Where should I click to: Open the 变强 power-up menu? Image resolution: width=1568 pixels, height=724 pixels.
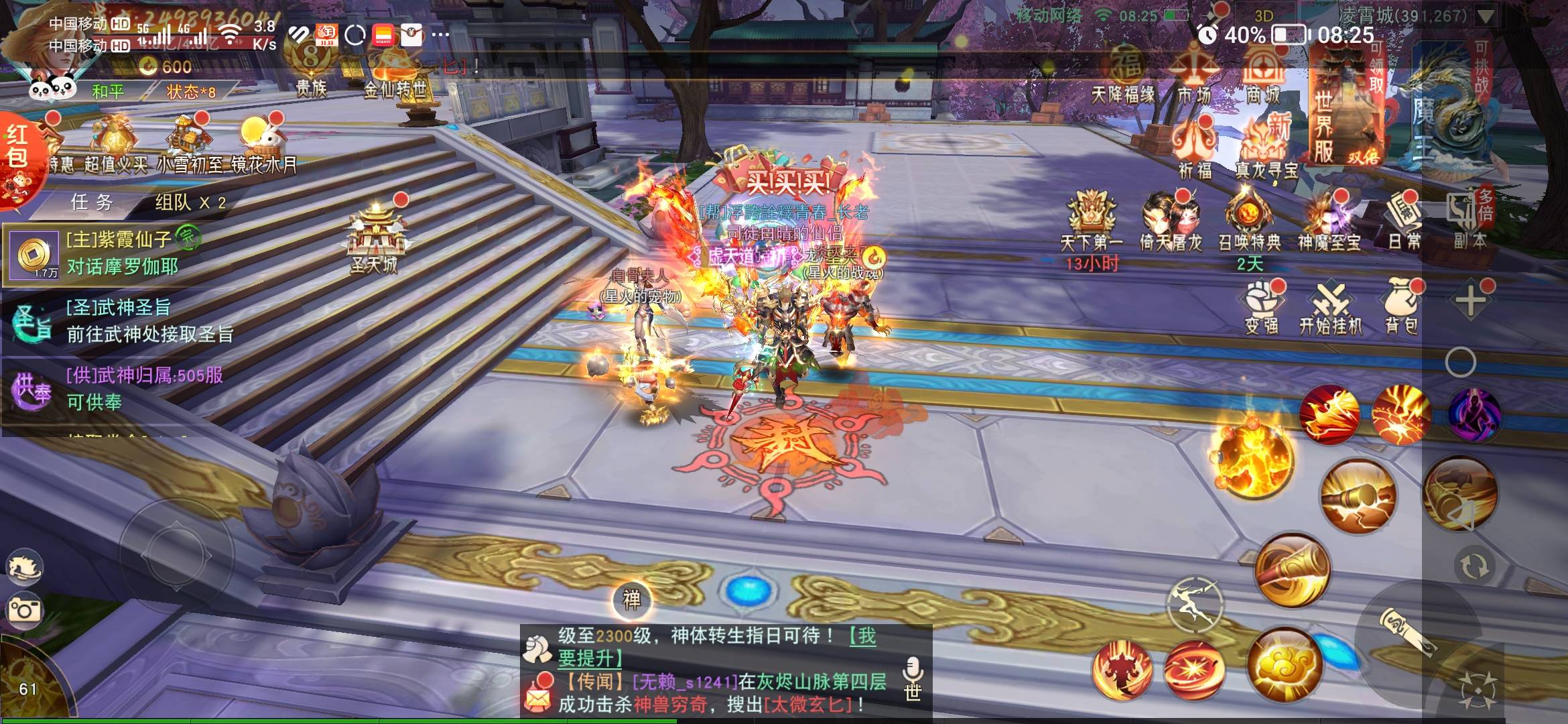click(1262, 307)
